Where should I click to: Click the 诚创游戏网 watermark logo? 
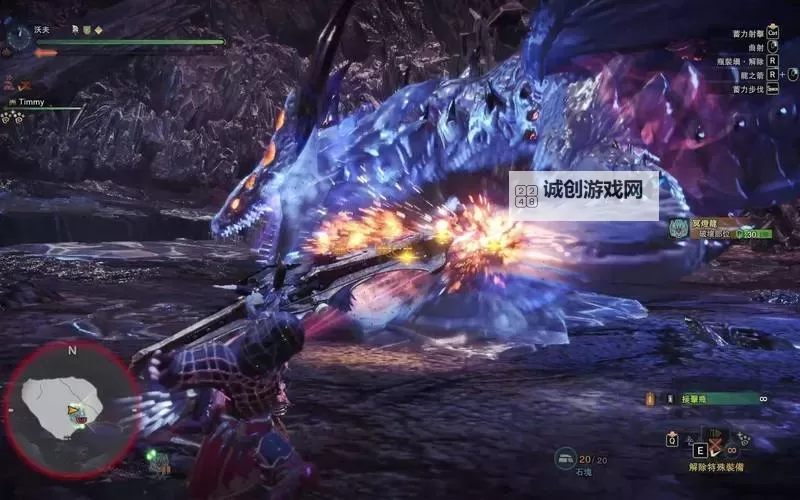point(584,195)
